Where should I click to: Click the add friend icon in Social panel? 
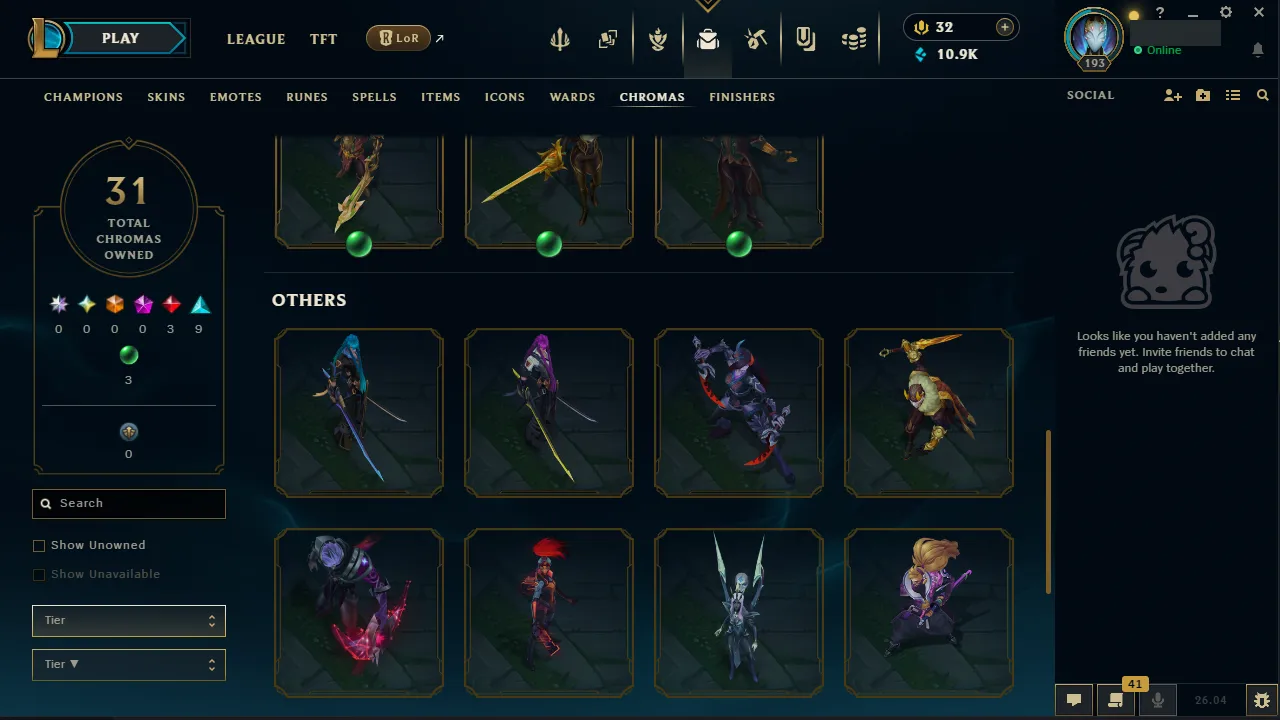click(1172, 95)
